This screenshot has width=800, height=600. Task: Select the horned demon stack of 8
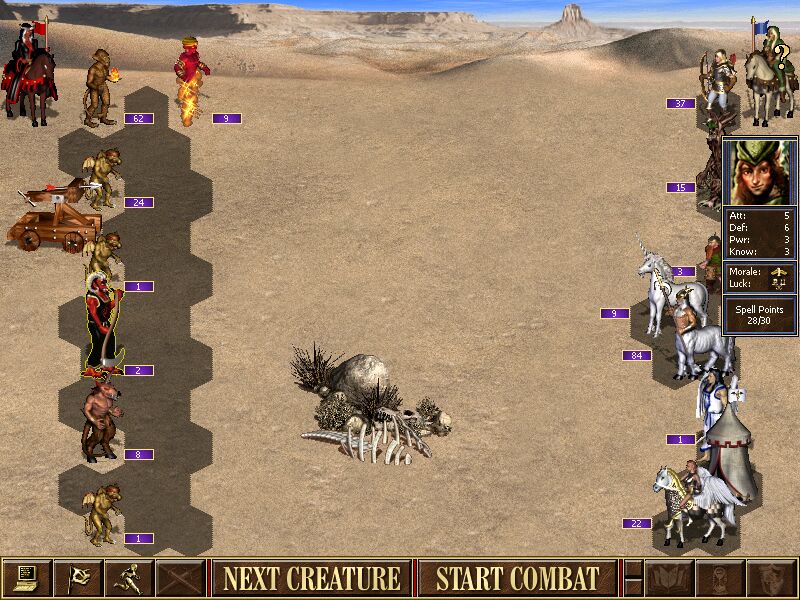pyautogui.click(x=101, y=422)
